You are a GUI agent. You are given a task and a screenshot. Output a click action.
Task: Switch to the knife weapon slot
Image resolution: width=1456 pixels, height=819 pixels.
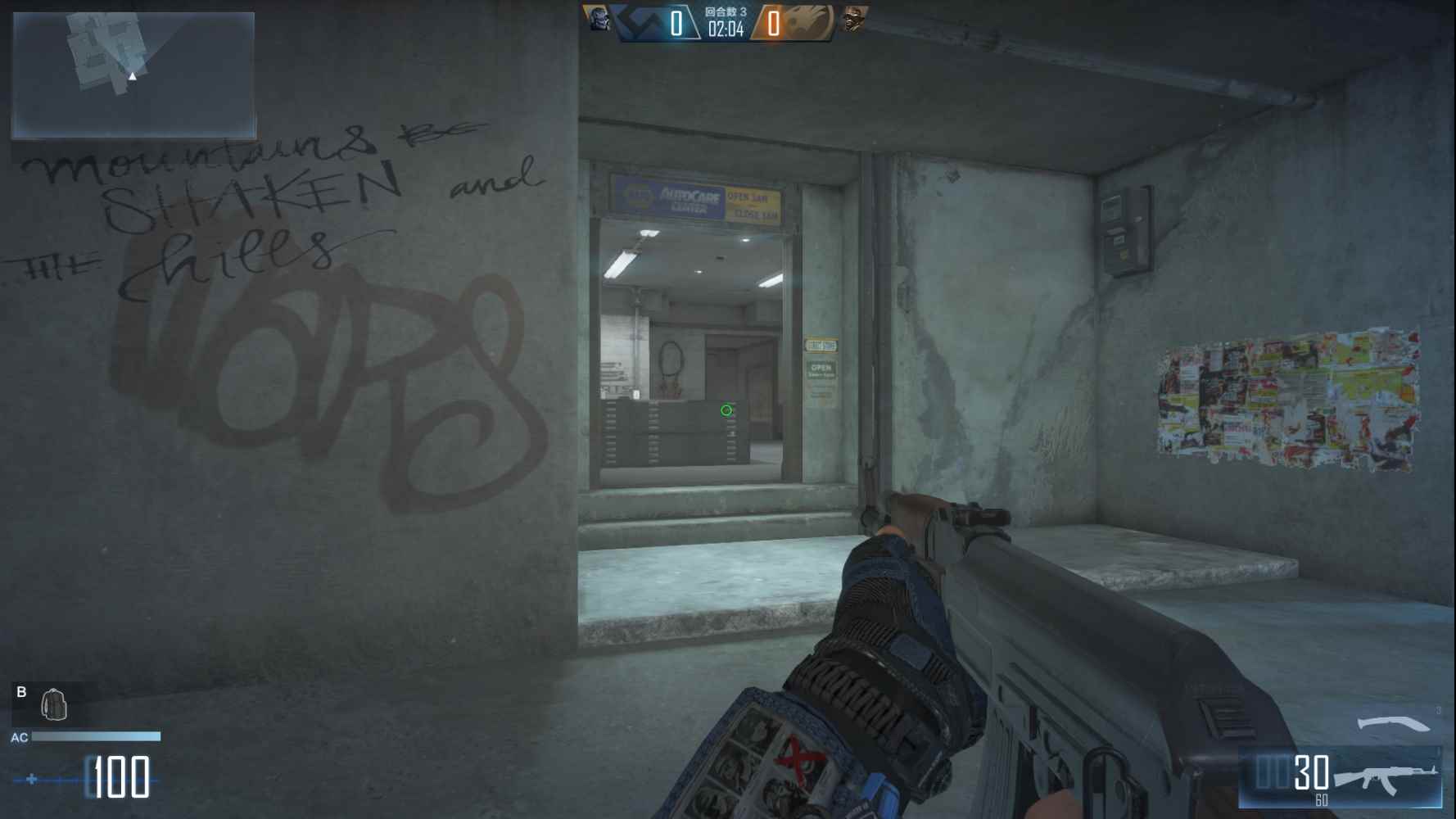[x=1394, y=724]
